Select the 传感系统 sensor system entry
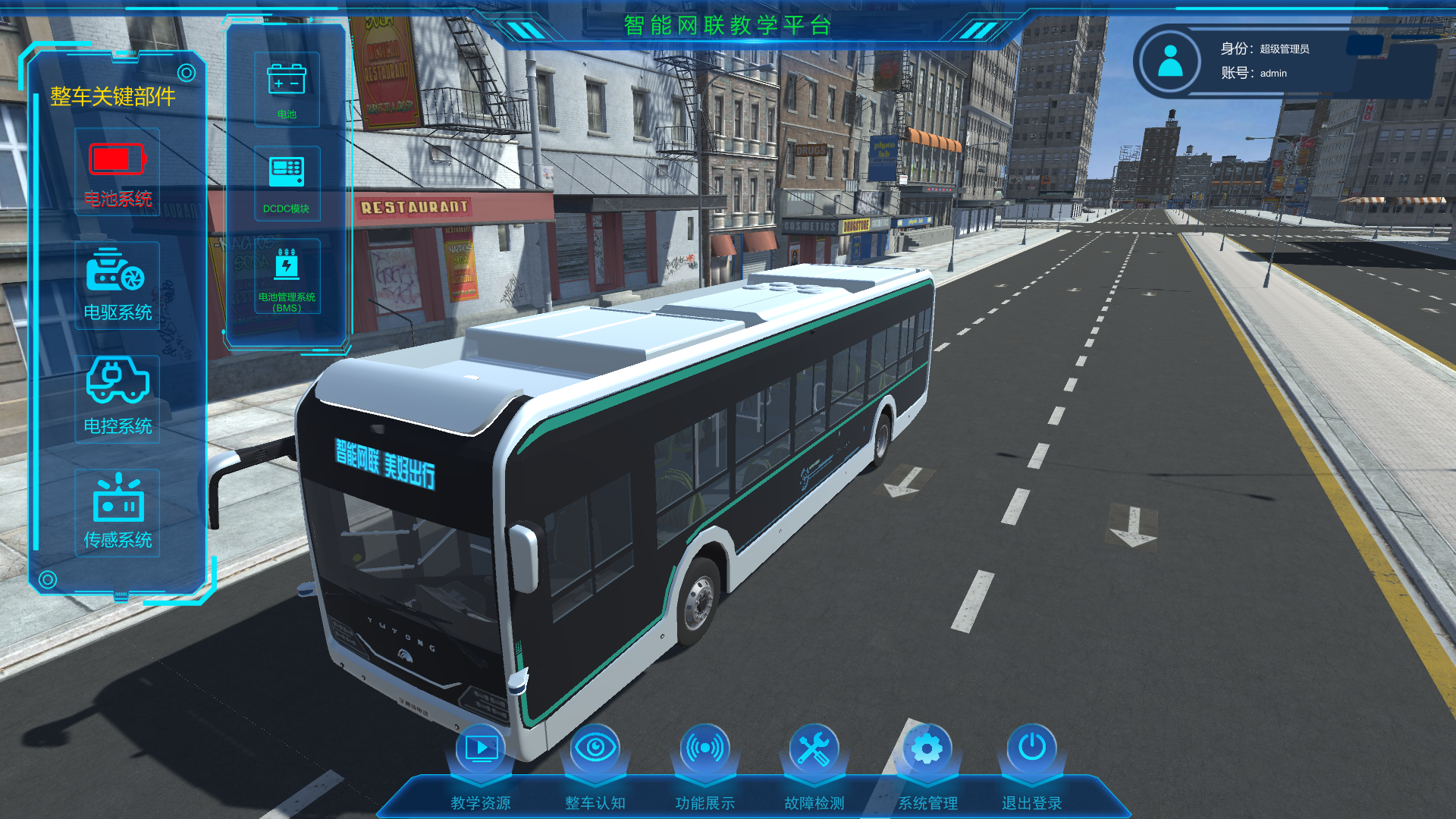This screenshot has height=819, width=1456. pyautogui.click(x=117, y=513)
